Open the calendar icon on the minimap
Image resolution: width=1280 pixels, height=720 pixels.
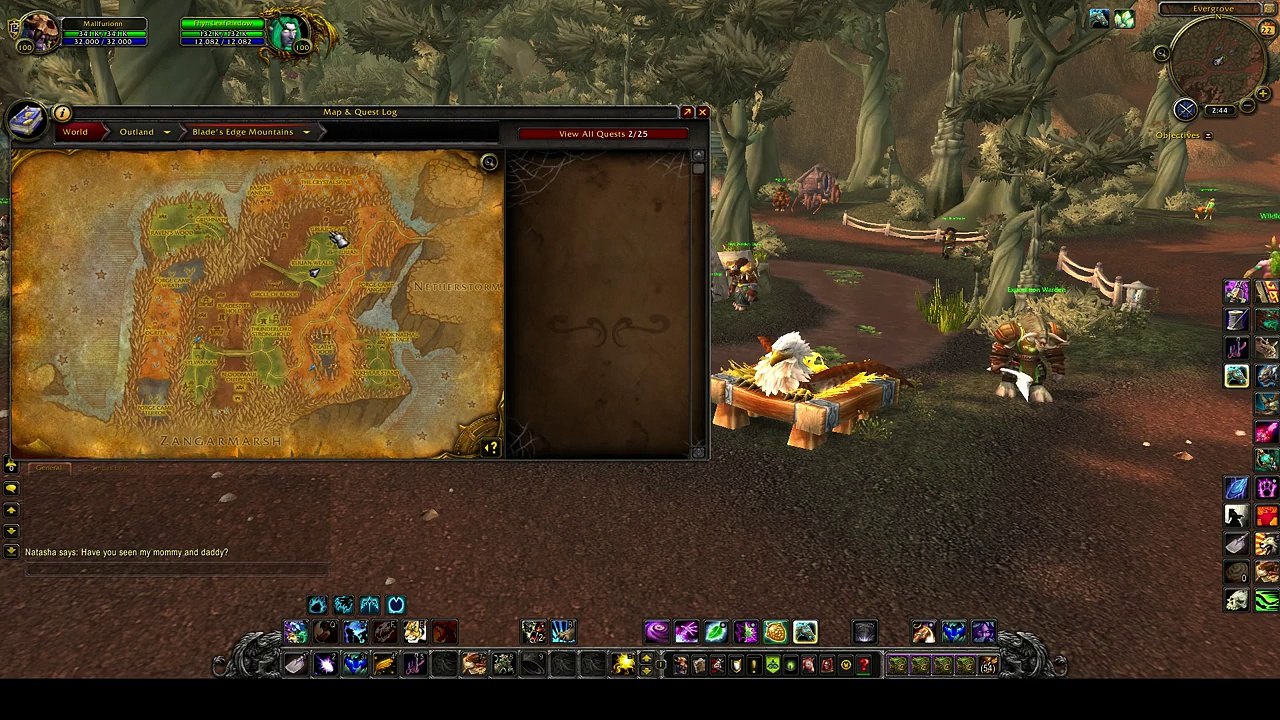pos(1267,27)
